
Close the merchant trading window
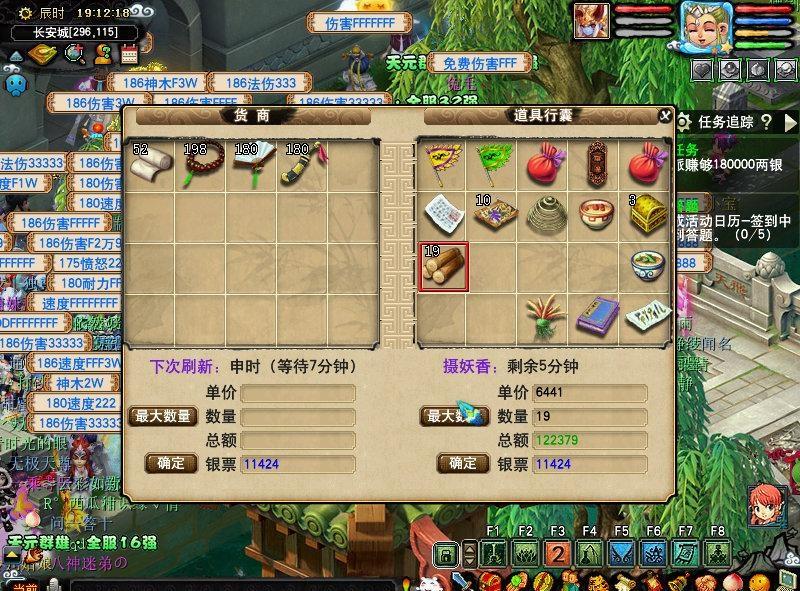click(665, 116)
